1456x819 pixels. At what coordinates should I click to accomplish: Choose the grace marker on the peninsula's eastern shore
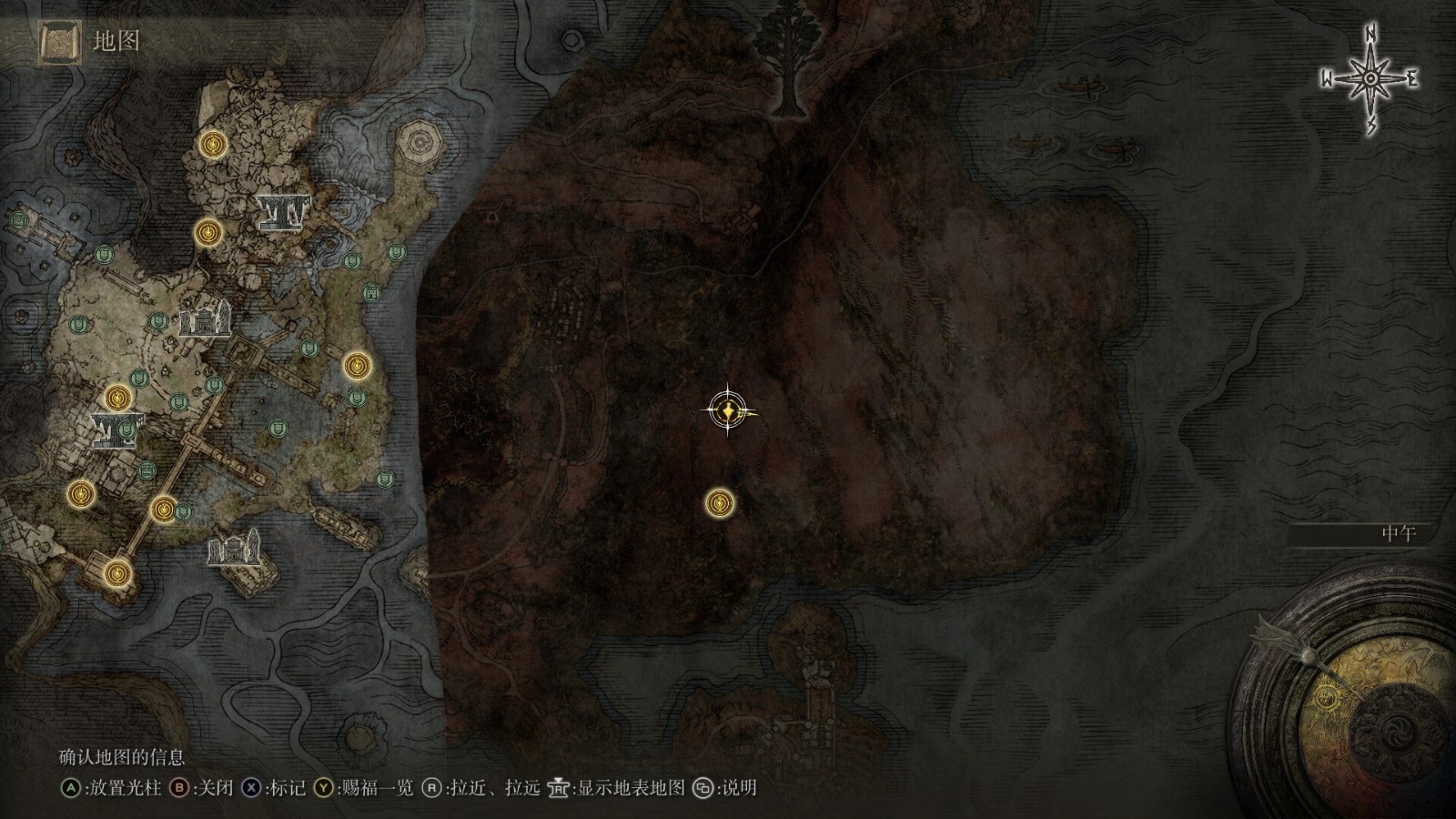click(x=357, y=366)
